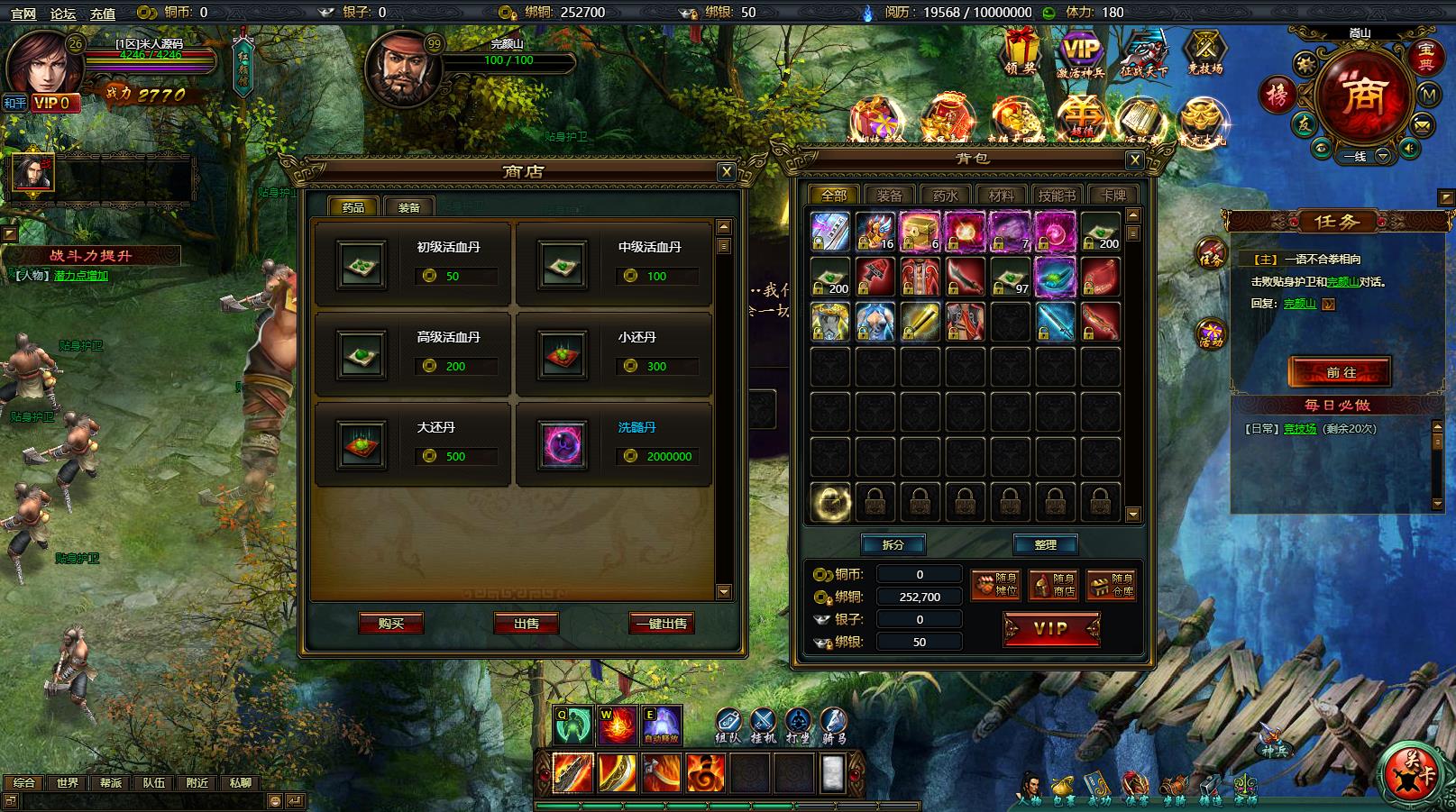Activate 一键出售 sell-all button
This screenshot has height=812, width=1456.
[x=661, y=624]
